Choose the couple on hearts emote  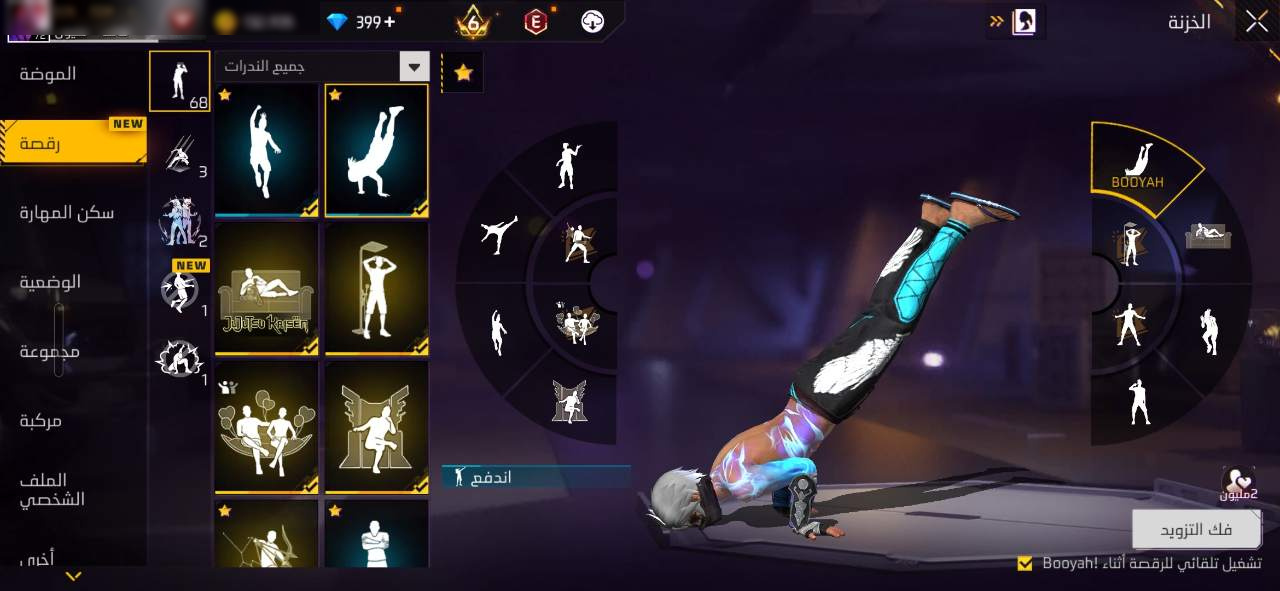[x=266, y=428]
